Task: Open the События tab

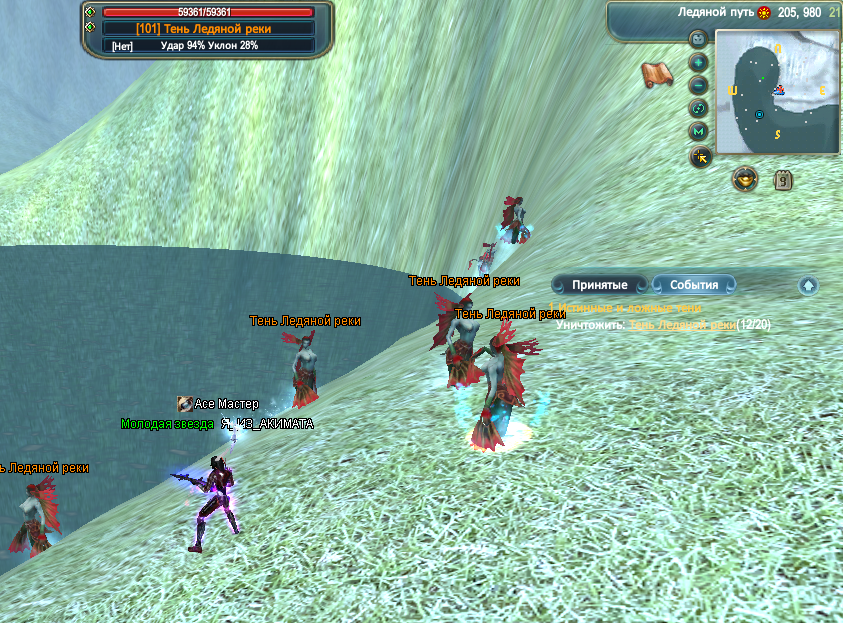Action: click(694, 285)
